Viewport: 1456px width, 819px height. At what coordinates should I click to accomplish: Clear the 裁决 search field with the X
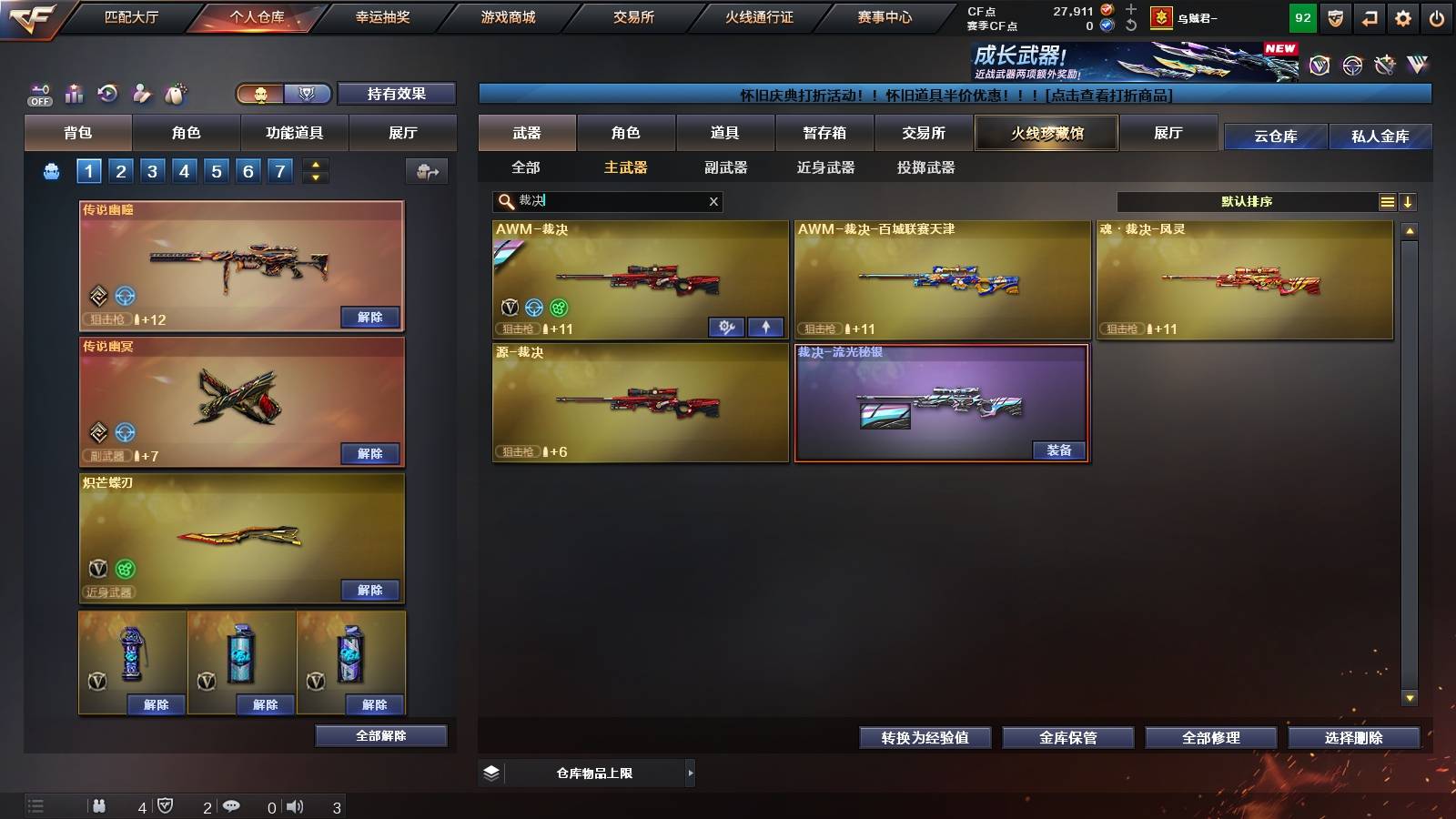[x=714, y=201]
